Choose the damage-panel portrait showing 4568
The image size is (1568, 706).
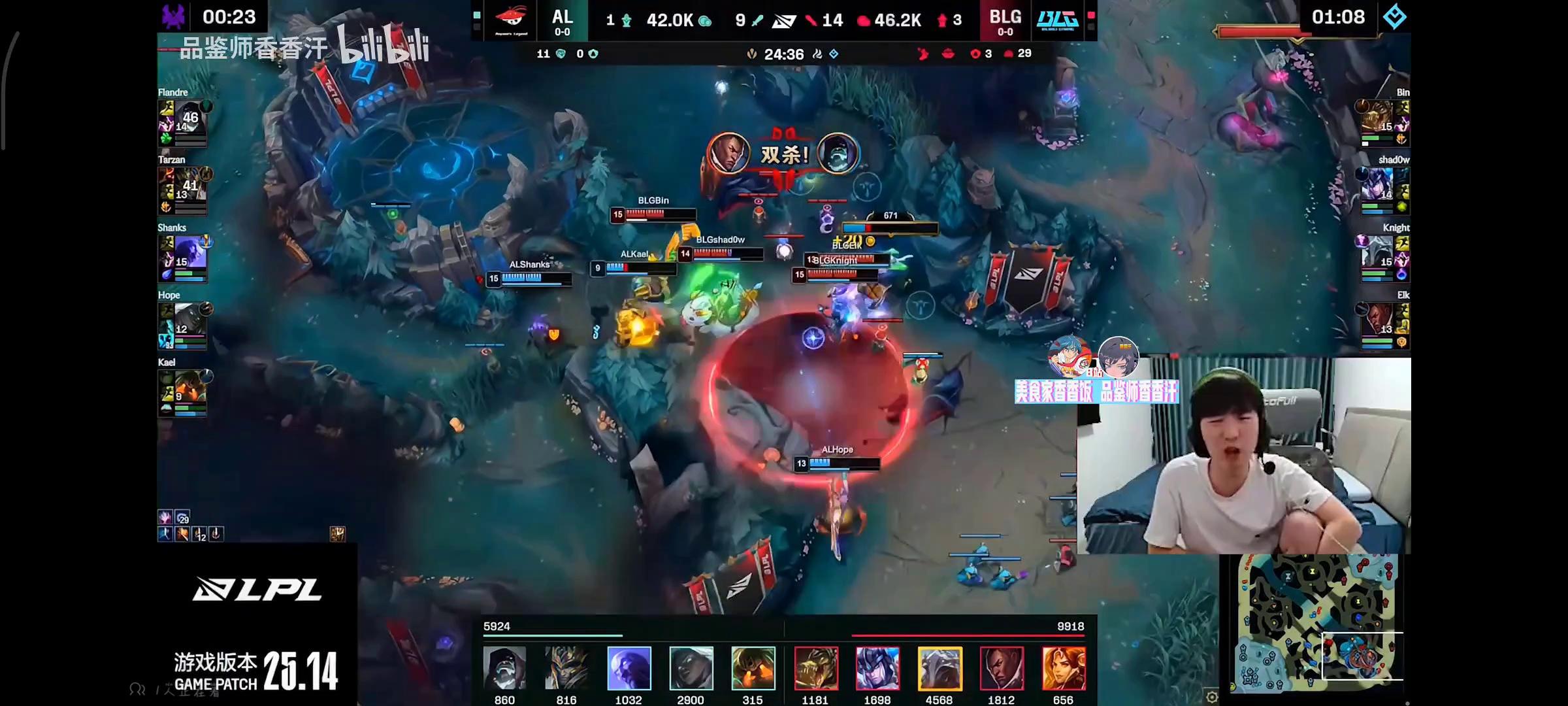pyautogui.click(x=939, y=668)
